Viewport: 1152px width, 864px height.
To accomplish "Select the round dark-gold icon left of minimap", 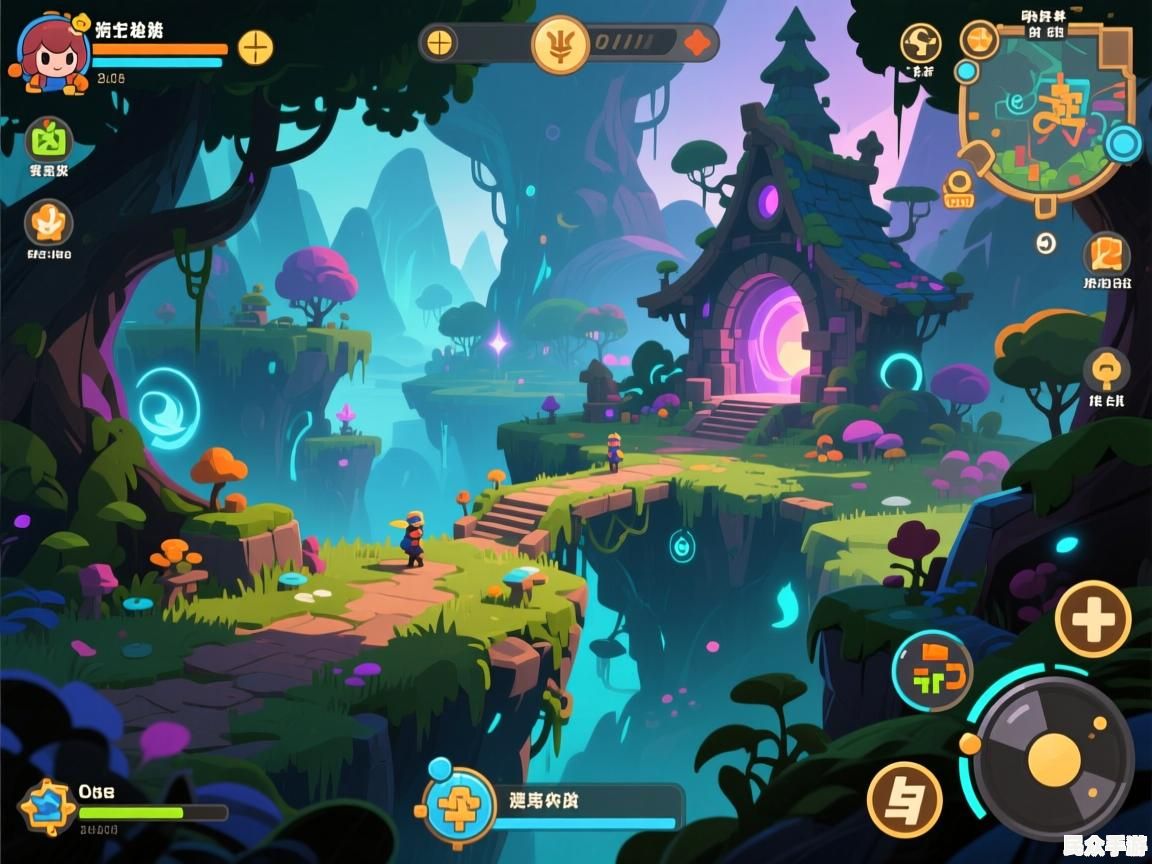I will point(920,43).
